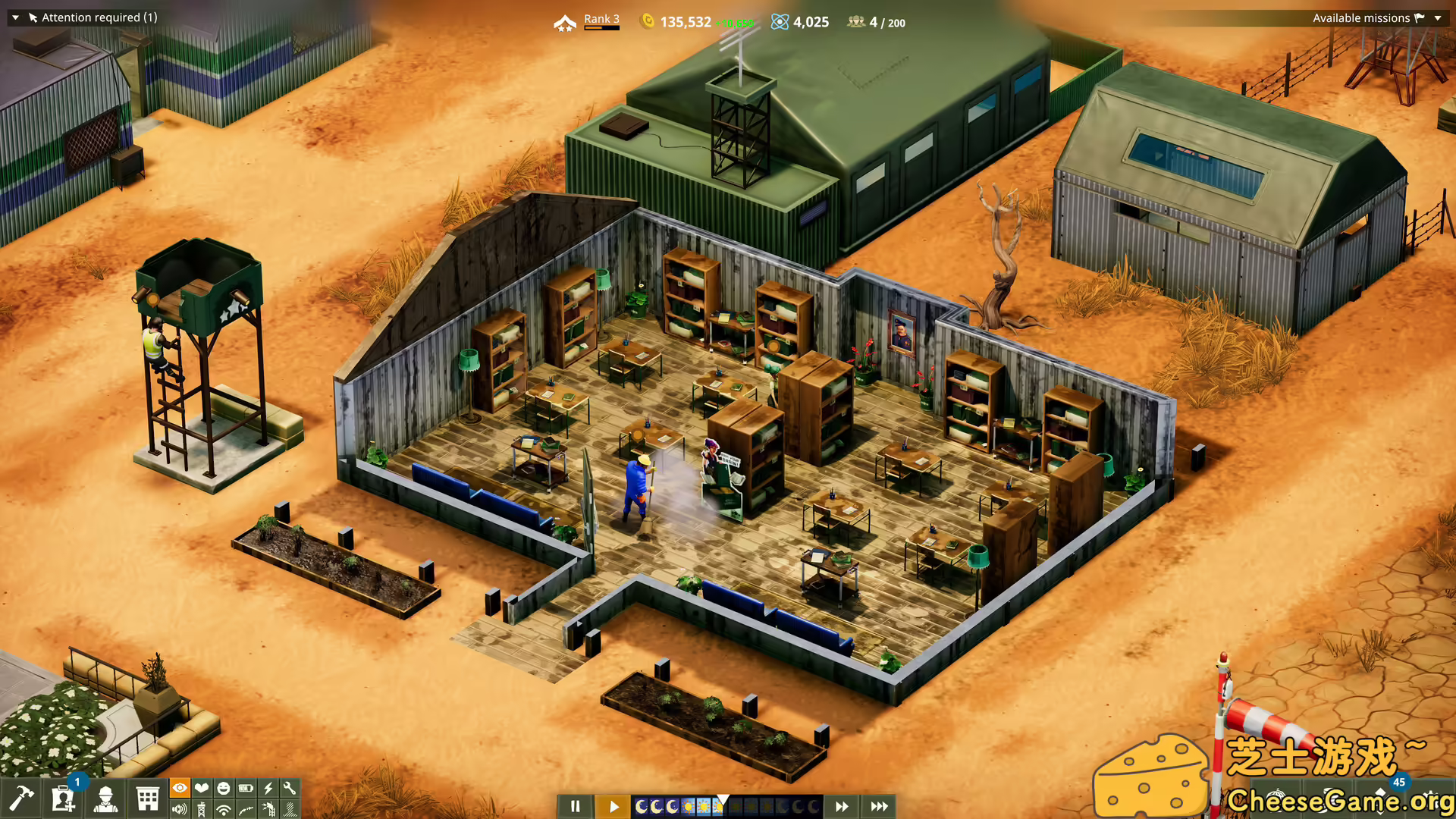Screen dimensions: 1456x819
Task: Open the top-left attention dropdown chevron
Action: pos(15,17)
